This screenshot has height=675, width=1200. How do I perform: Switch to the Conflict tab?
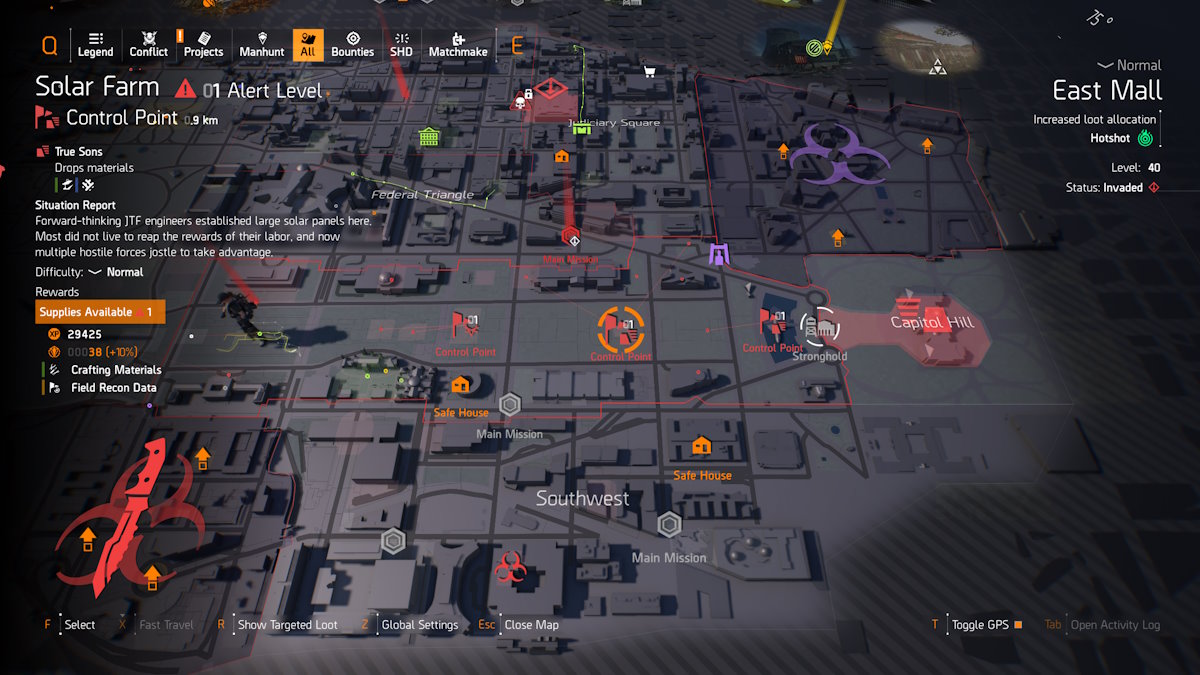tap(149, 44)
